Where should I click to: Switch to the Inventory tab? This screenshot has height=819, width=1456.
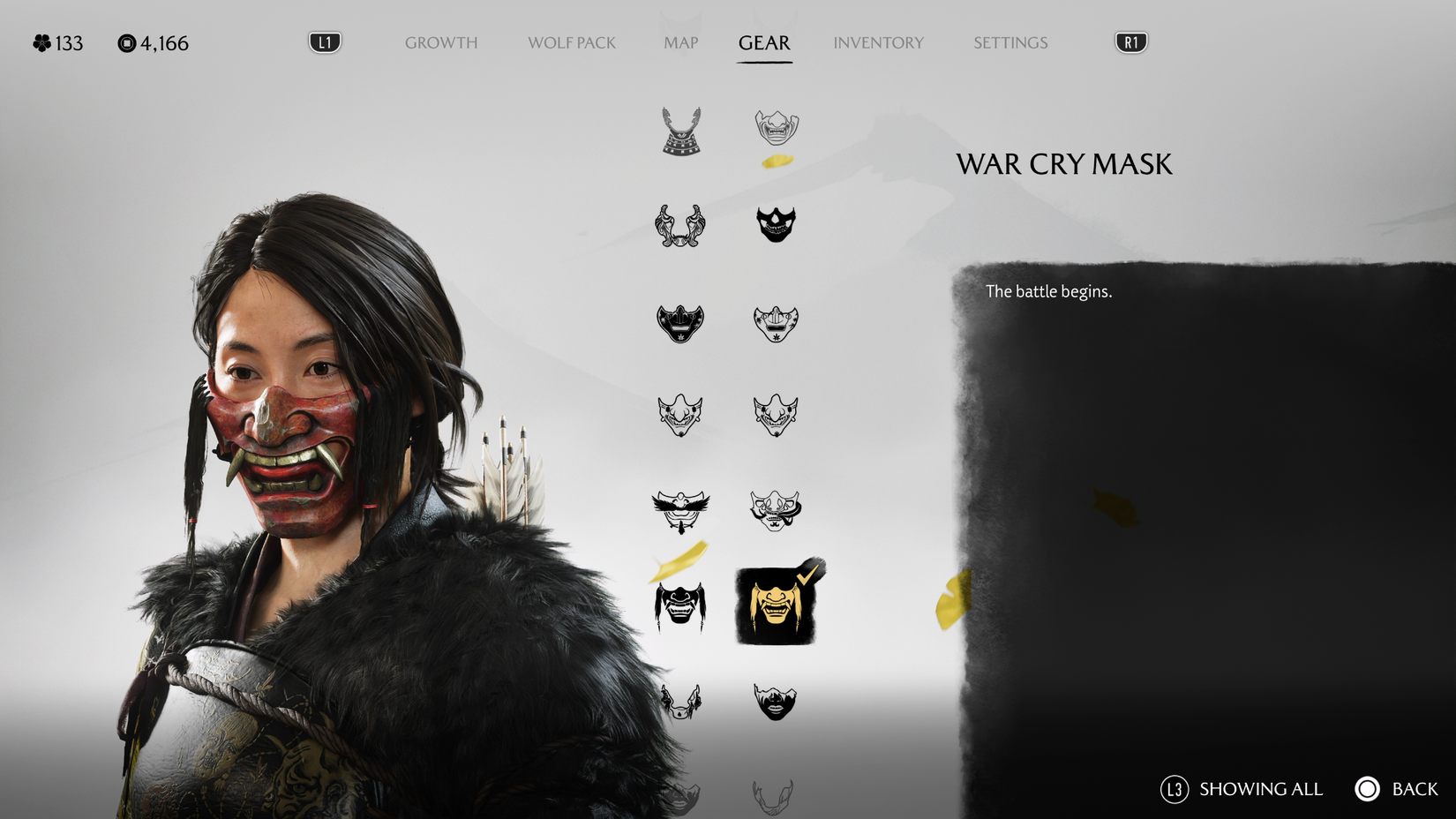coord(879,42)
